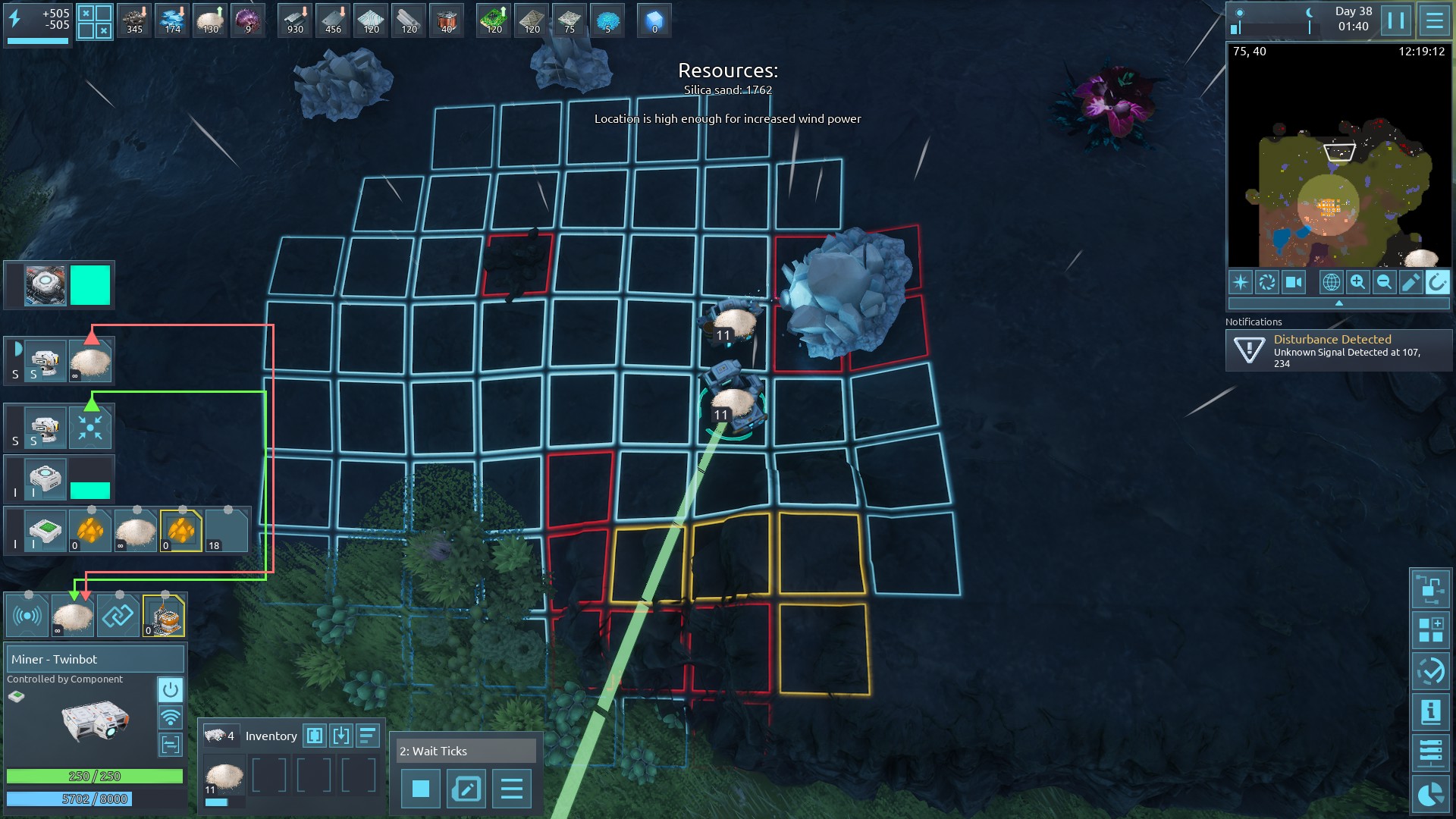Toggle the Miner wifi logistics button

pyautogui.click(x=171, y=717)
